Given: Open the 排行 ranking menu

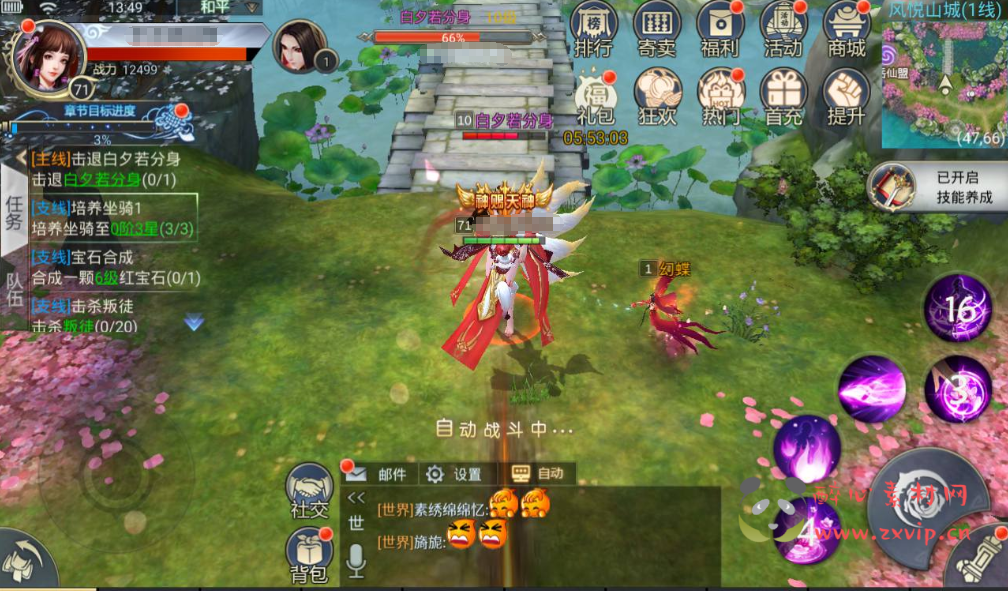Looking at the screenshot, I should 595,28.
